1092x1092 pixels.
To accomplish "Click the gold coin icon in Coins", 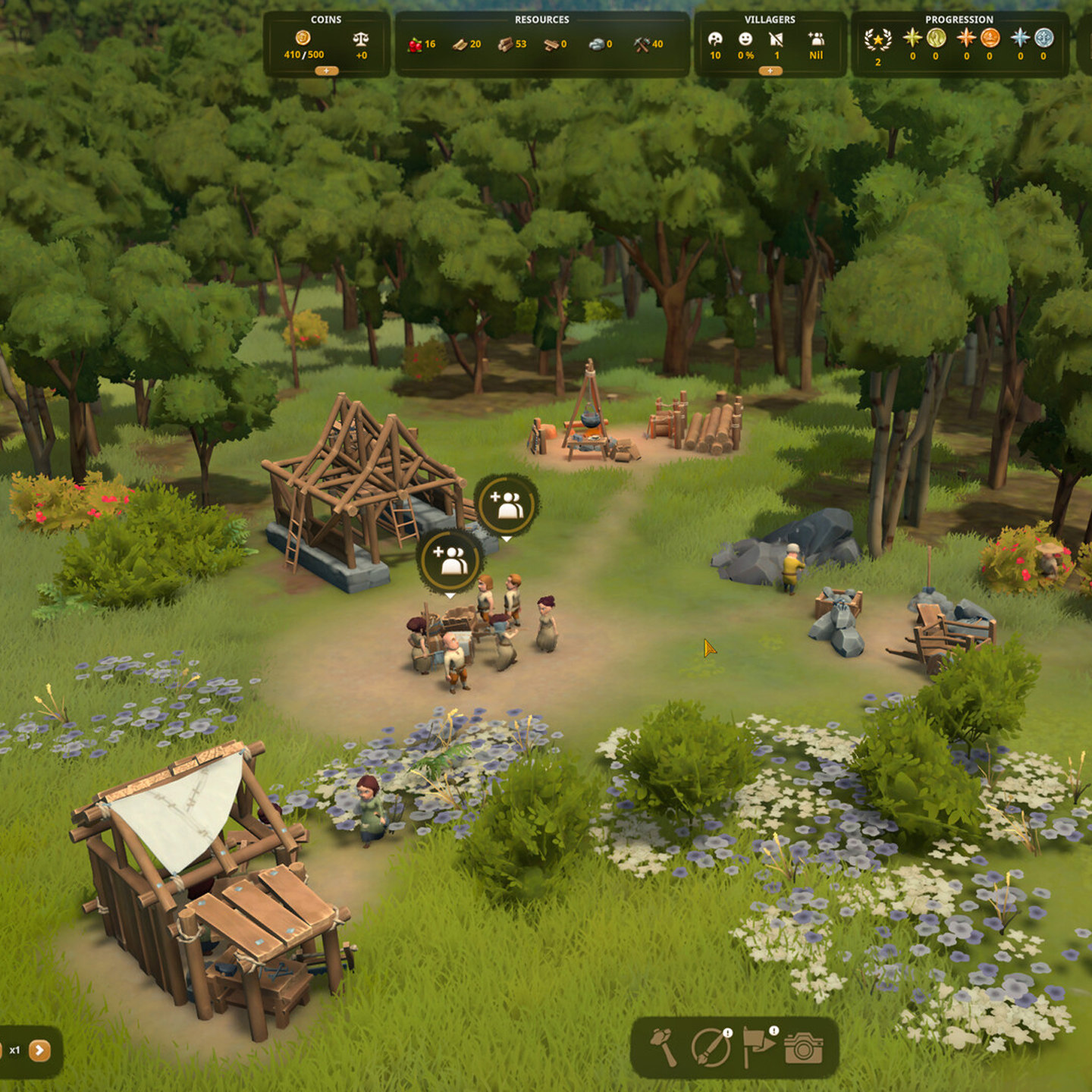I will [303, 38].
